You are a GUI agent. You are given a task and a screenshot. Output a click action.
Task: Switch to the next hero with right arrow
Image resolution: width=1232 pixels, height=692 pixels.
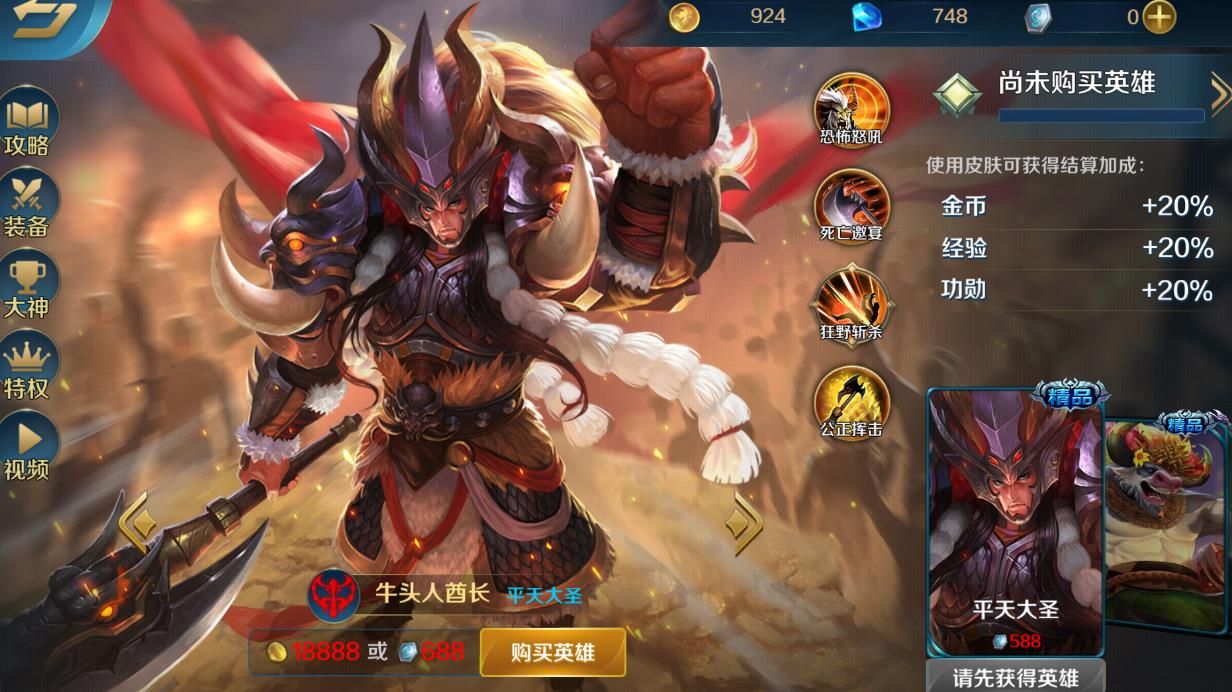tap(744, 520)
